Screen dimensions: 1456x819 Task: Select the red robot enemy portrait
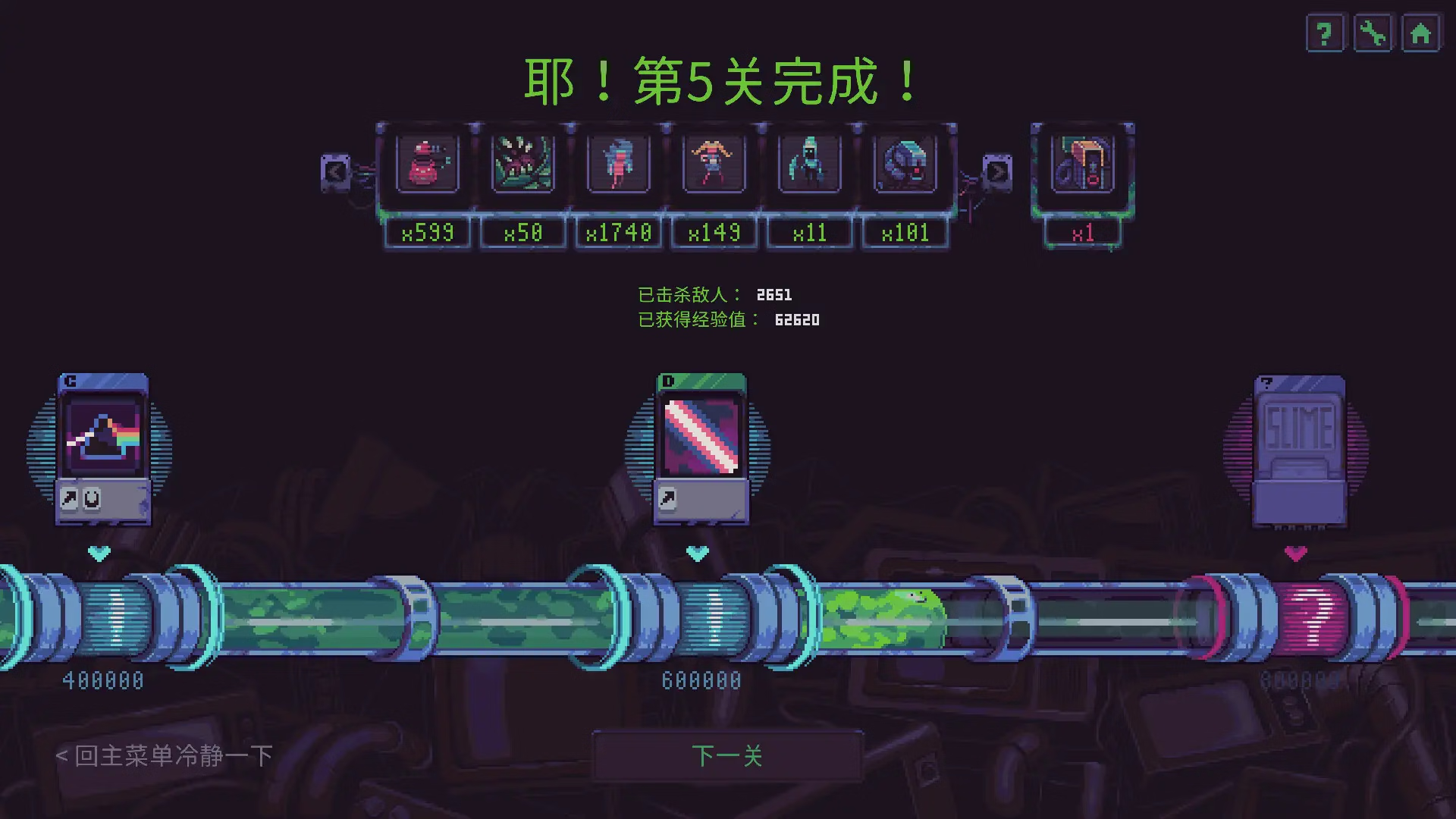click(427, 164)
